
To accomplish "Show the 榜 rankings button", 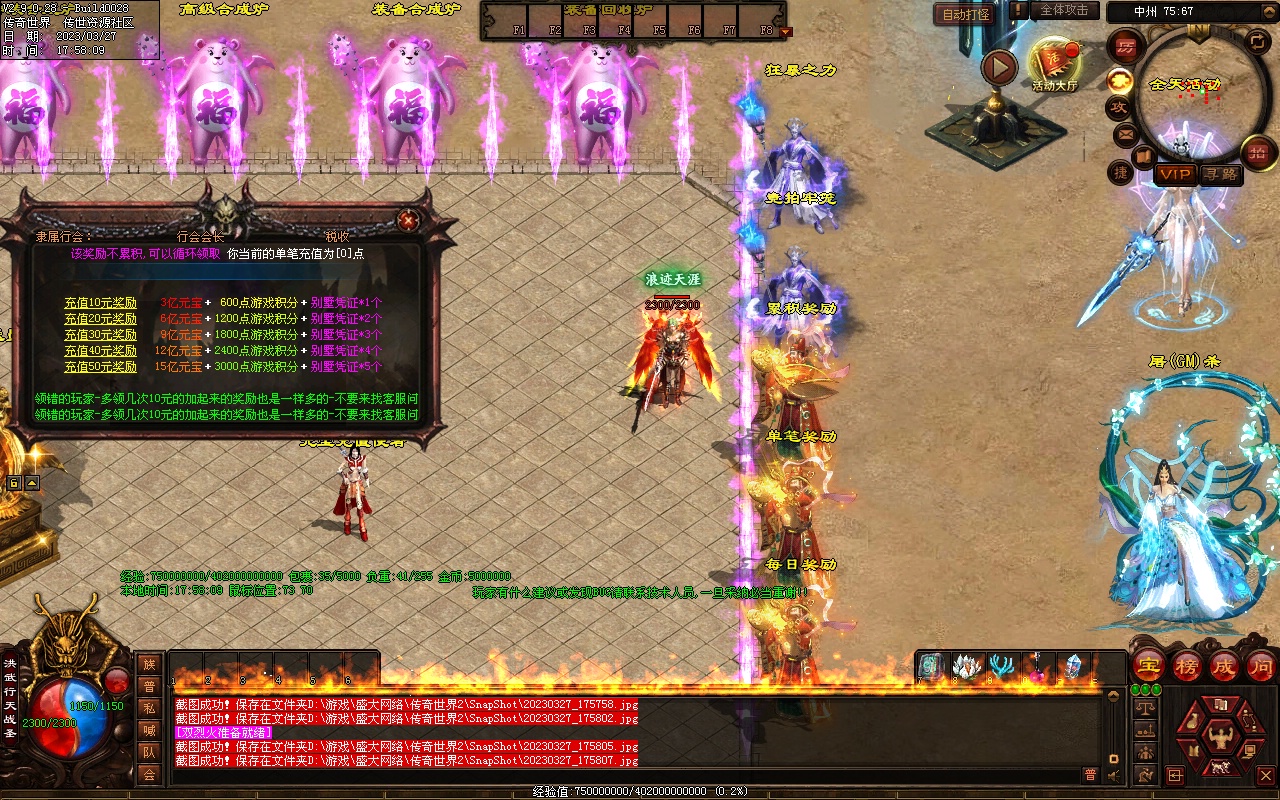I will click(1187, 665).
